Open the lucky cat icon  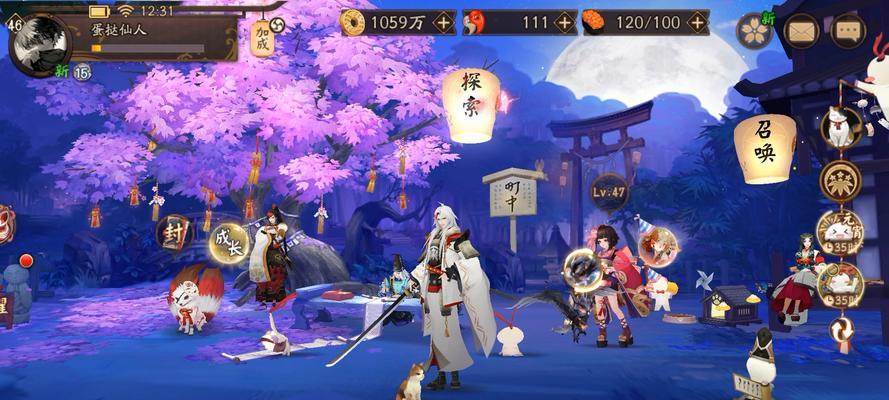pos(840,127)
